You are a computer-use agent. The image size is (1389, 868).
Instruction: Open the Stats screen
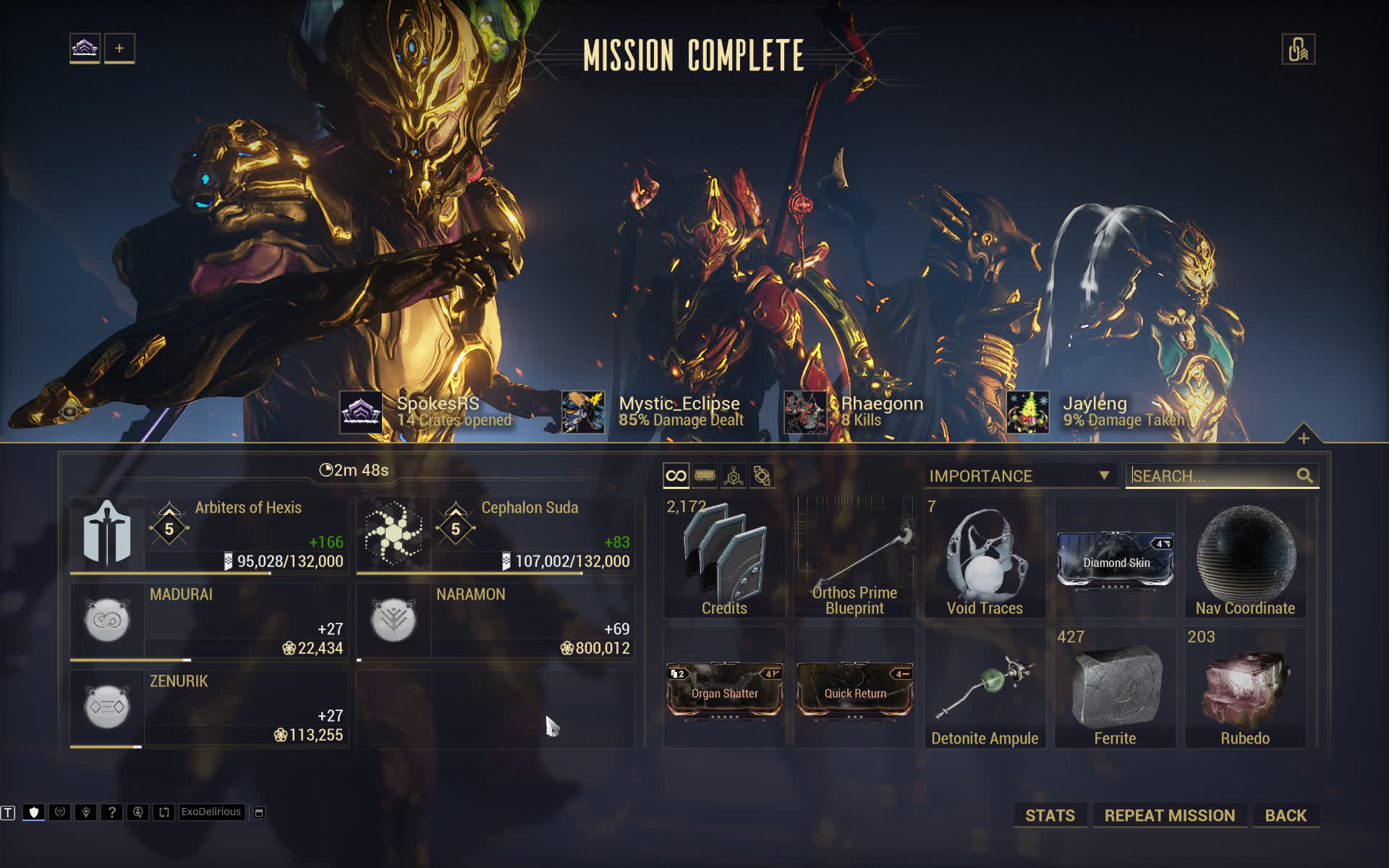click(x=1050, y=815)
